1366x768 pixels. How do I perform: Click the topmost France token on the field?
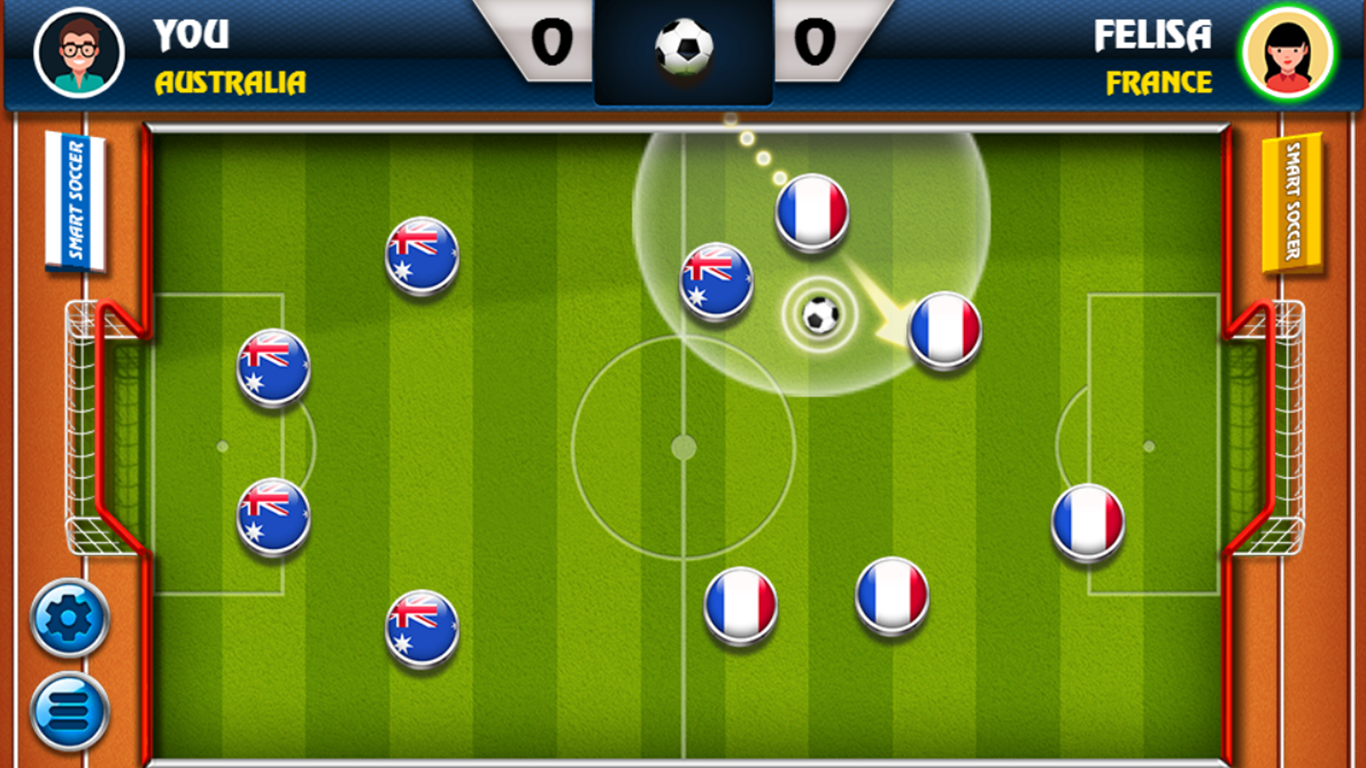pyautogui.click(x=810, y=210)
